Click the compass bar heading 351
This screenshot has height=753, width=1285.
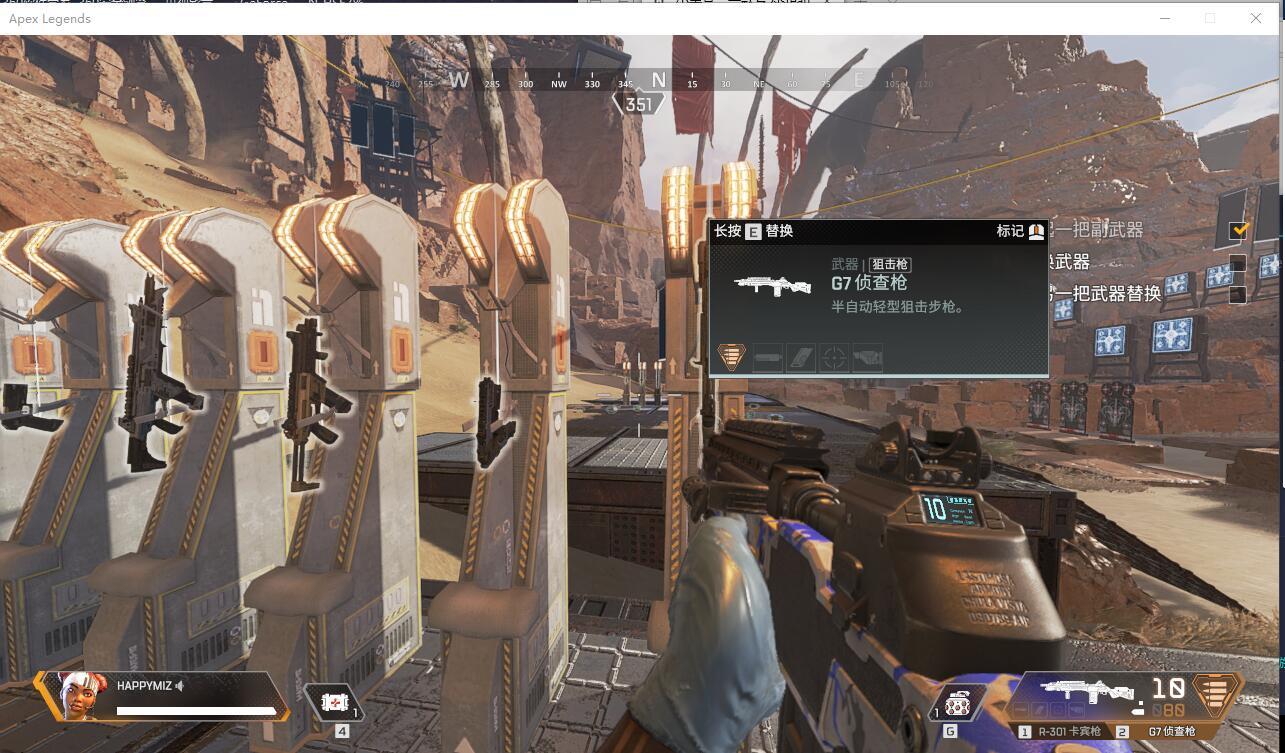pos(638,104)
